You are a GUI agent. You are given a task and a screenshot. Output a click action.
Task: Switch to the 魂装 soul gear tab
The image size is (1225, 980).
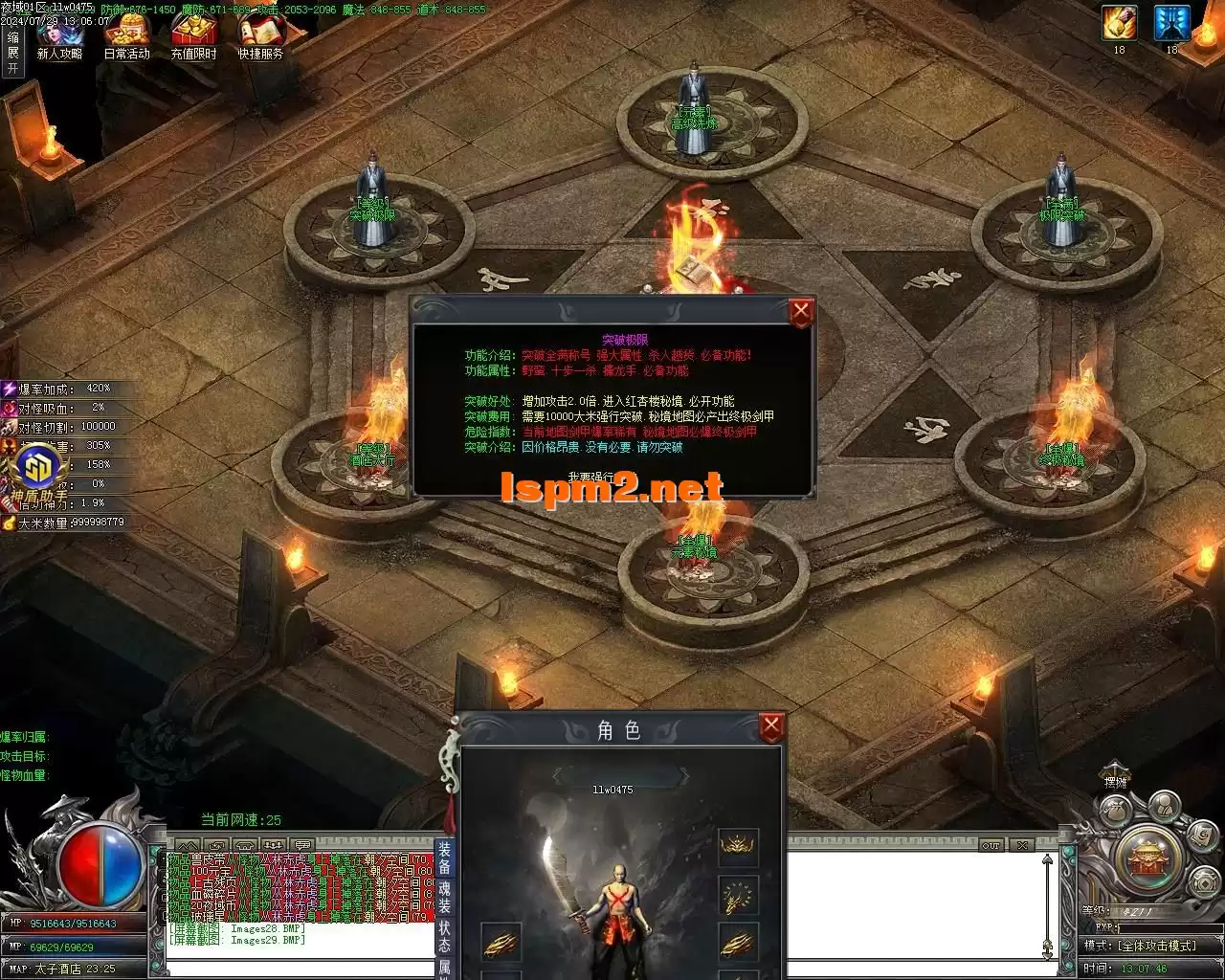click(x=445, y=896)
